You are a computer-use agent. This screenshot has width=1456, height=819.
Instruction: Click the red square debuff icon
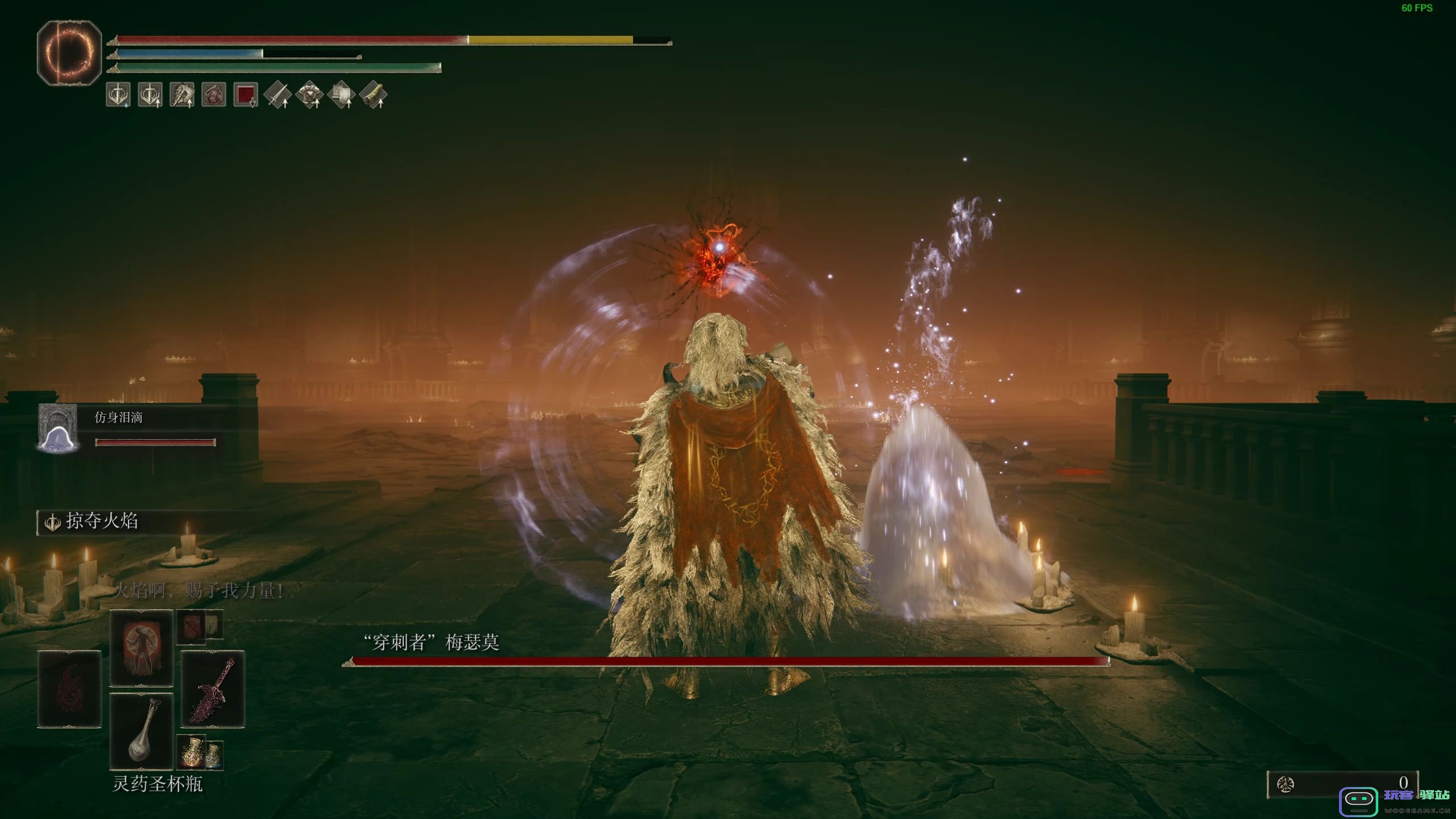pyautogui.click(x=246, y=94)
